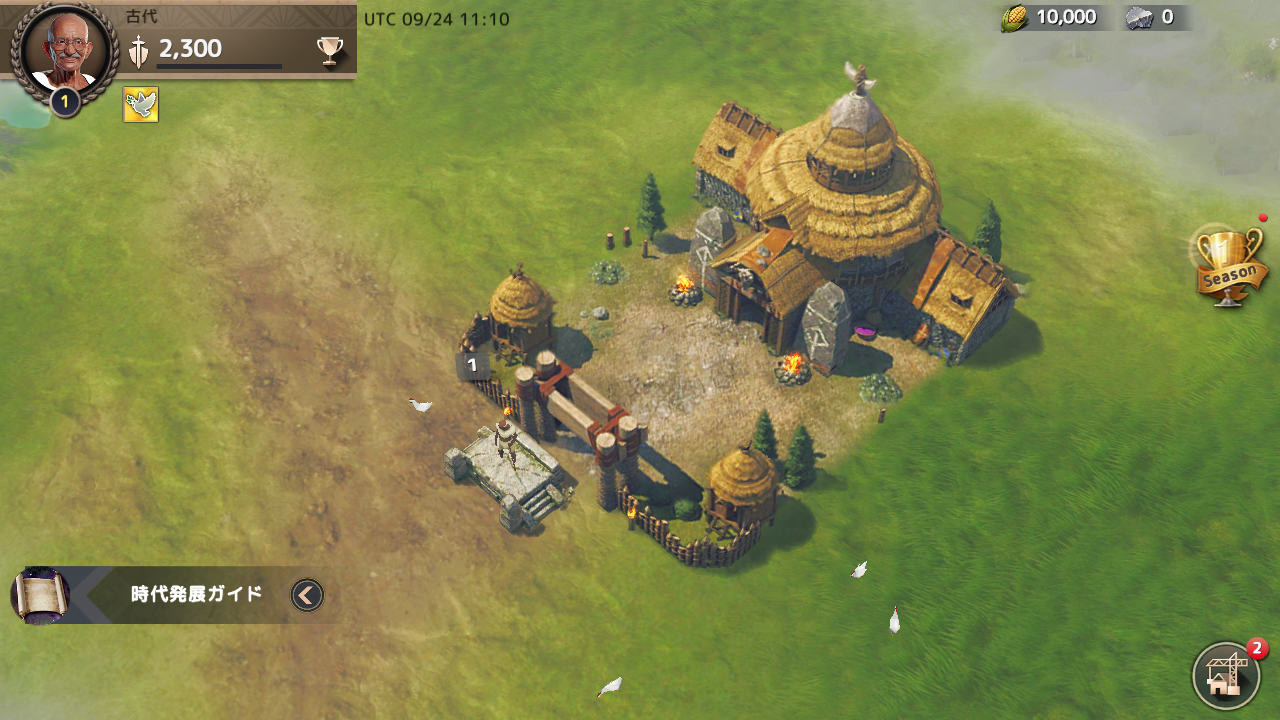The width and height of the screenshot is (1280, 720).
Task: Open the 時代発展ガイド quest guide
Action: [x=196, y=594]
